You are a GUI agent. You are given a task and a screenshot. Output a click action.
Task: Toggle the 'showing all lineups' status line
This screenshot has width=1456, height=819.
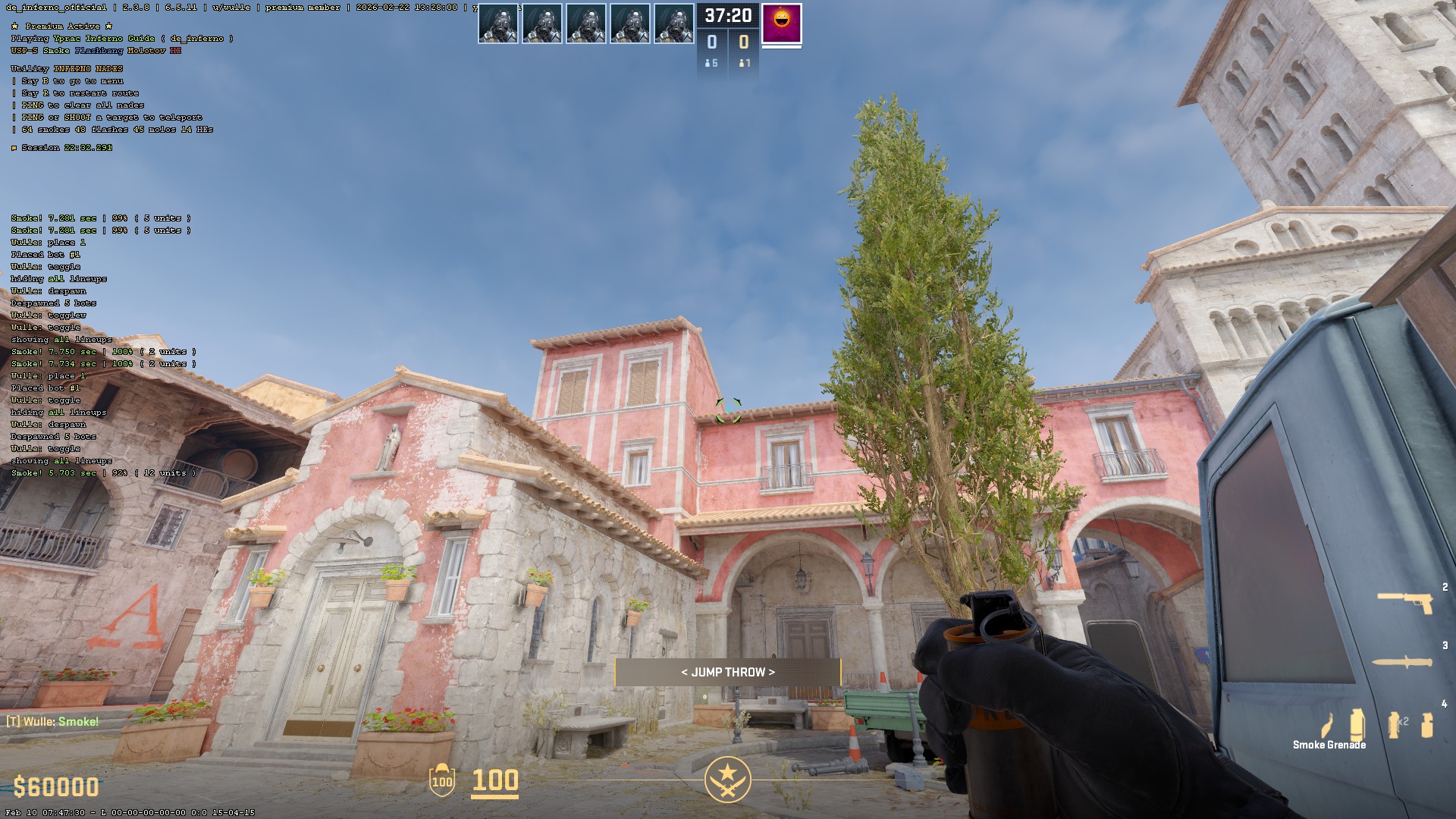pyautogui.click(x=61, y=460)
